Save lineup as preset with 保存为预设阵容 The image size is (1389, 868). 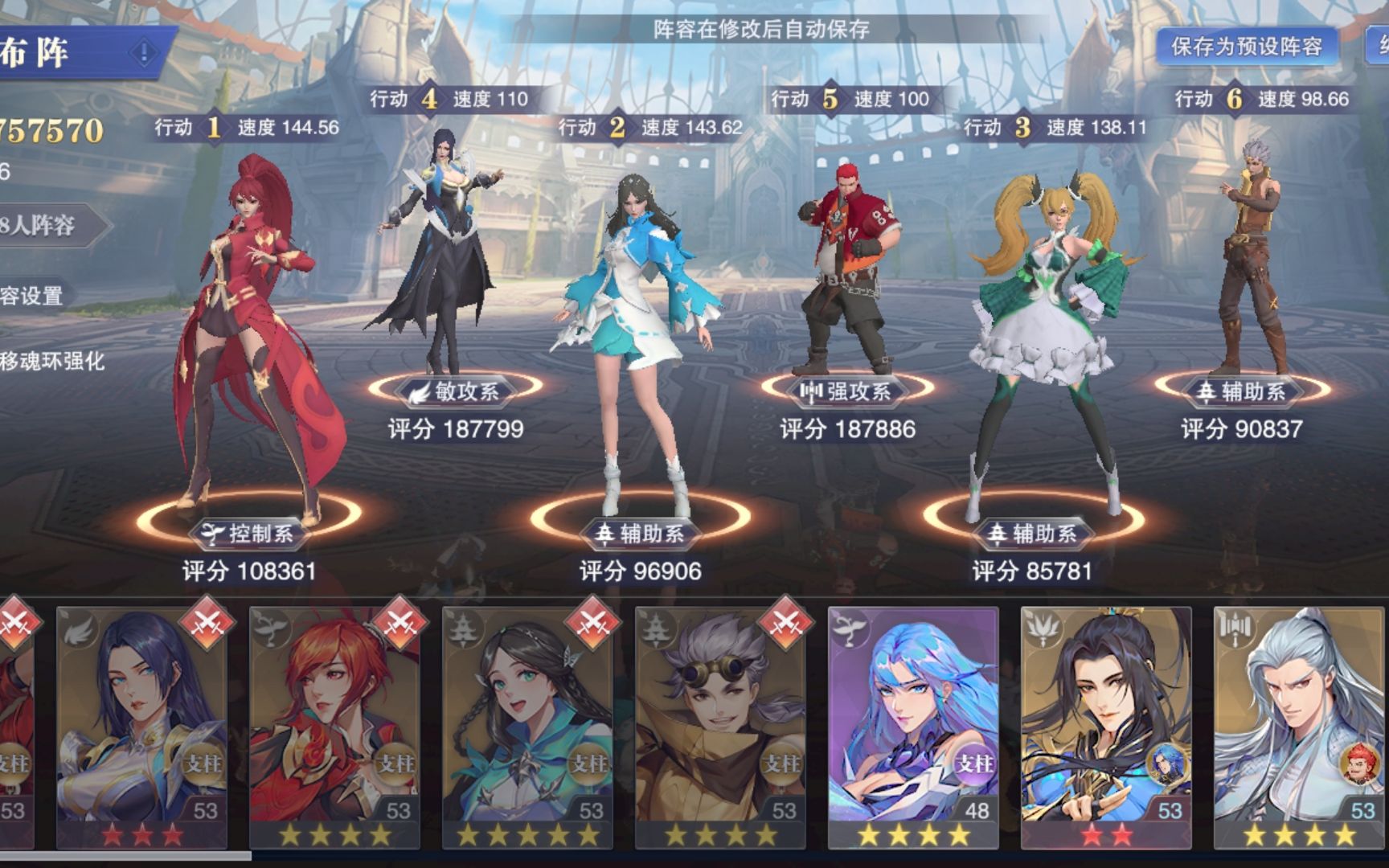[1246, 47]
